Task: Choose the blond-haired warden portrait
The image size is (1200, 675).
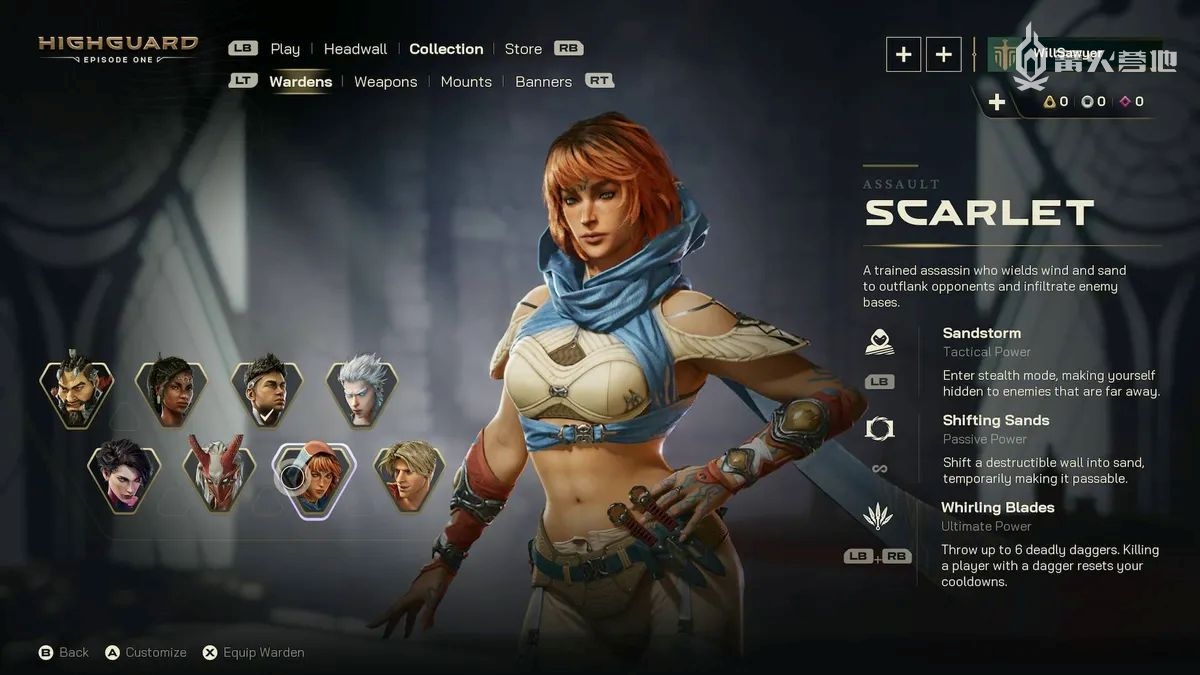Action: coord(409,474)
